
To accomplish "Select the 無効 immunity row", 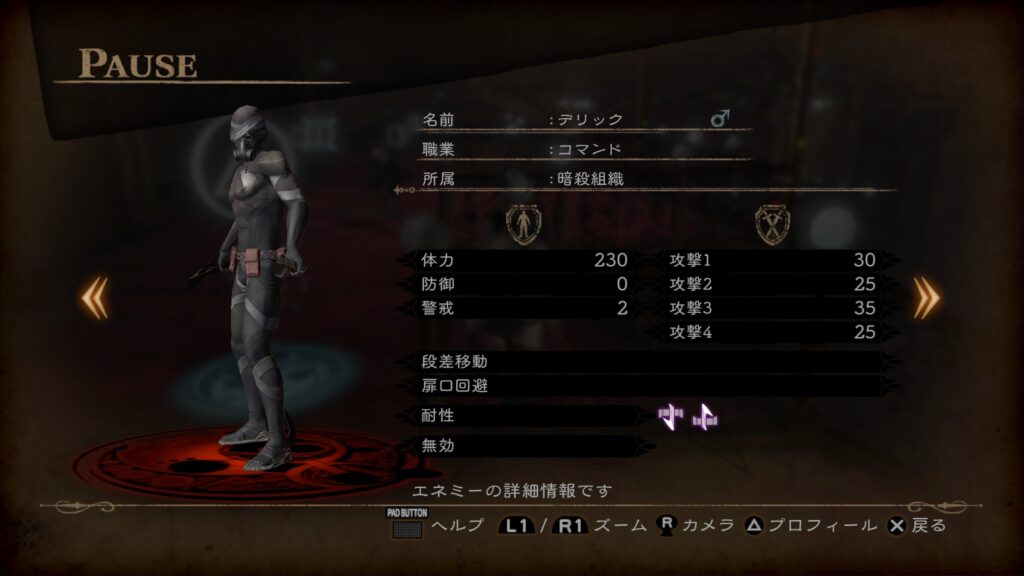I will tap(532, 446).
